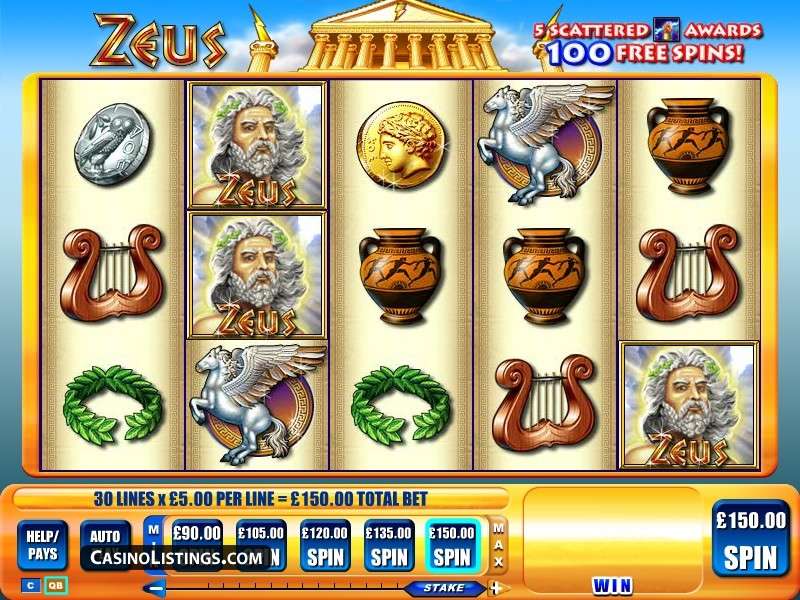800x600 pixels.
Task: Hit the large £150.00 SPIN button
Action: click(x=750, y=539)
